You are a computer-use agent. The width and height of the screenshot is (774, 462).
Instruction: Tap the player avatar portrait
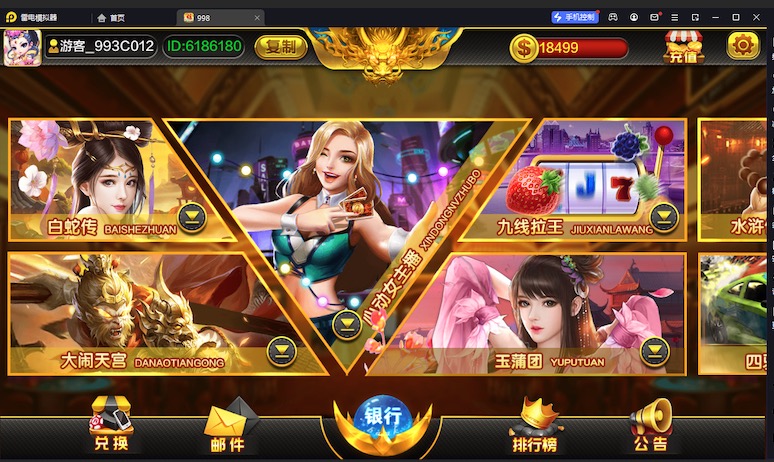coord(22,46)
